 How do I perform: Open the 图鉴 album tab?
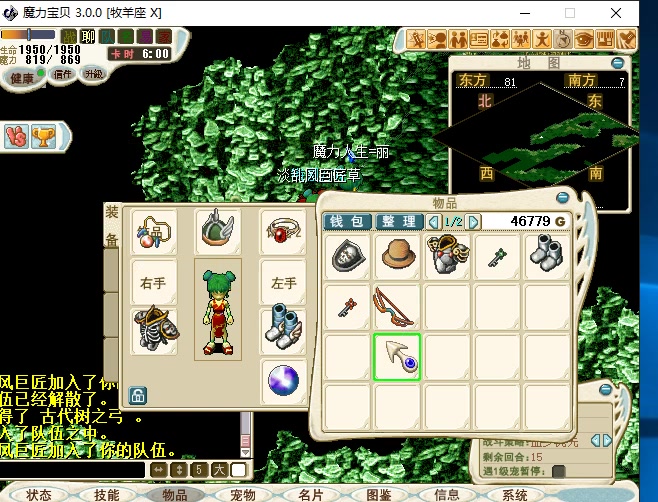379,494
